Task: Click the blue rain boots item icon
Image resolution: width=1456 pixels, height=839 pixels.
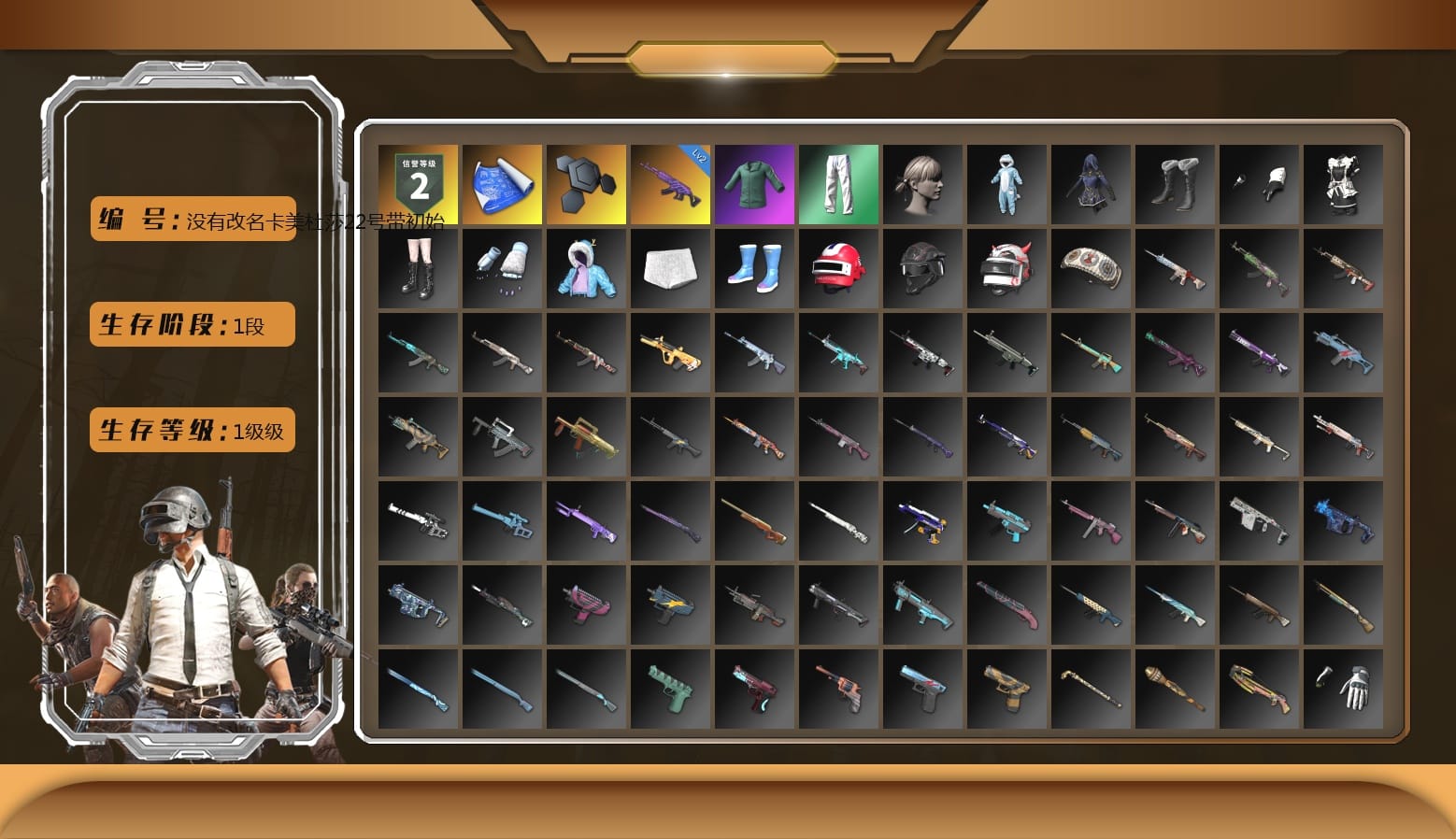Action: [x=754, y=268]
